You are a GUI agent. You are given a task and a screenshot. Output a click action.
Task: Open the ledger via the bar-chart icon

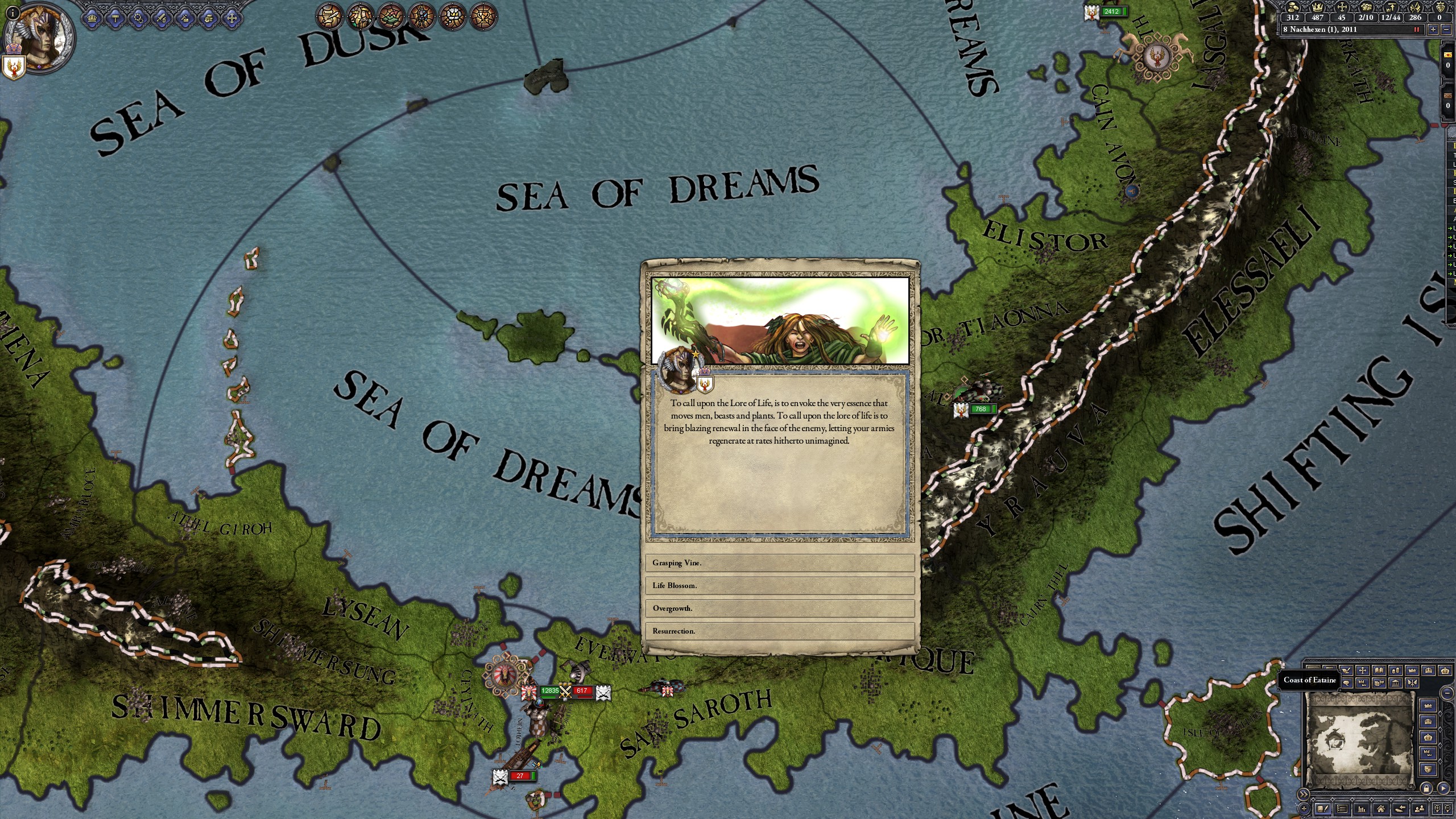1362,809
